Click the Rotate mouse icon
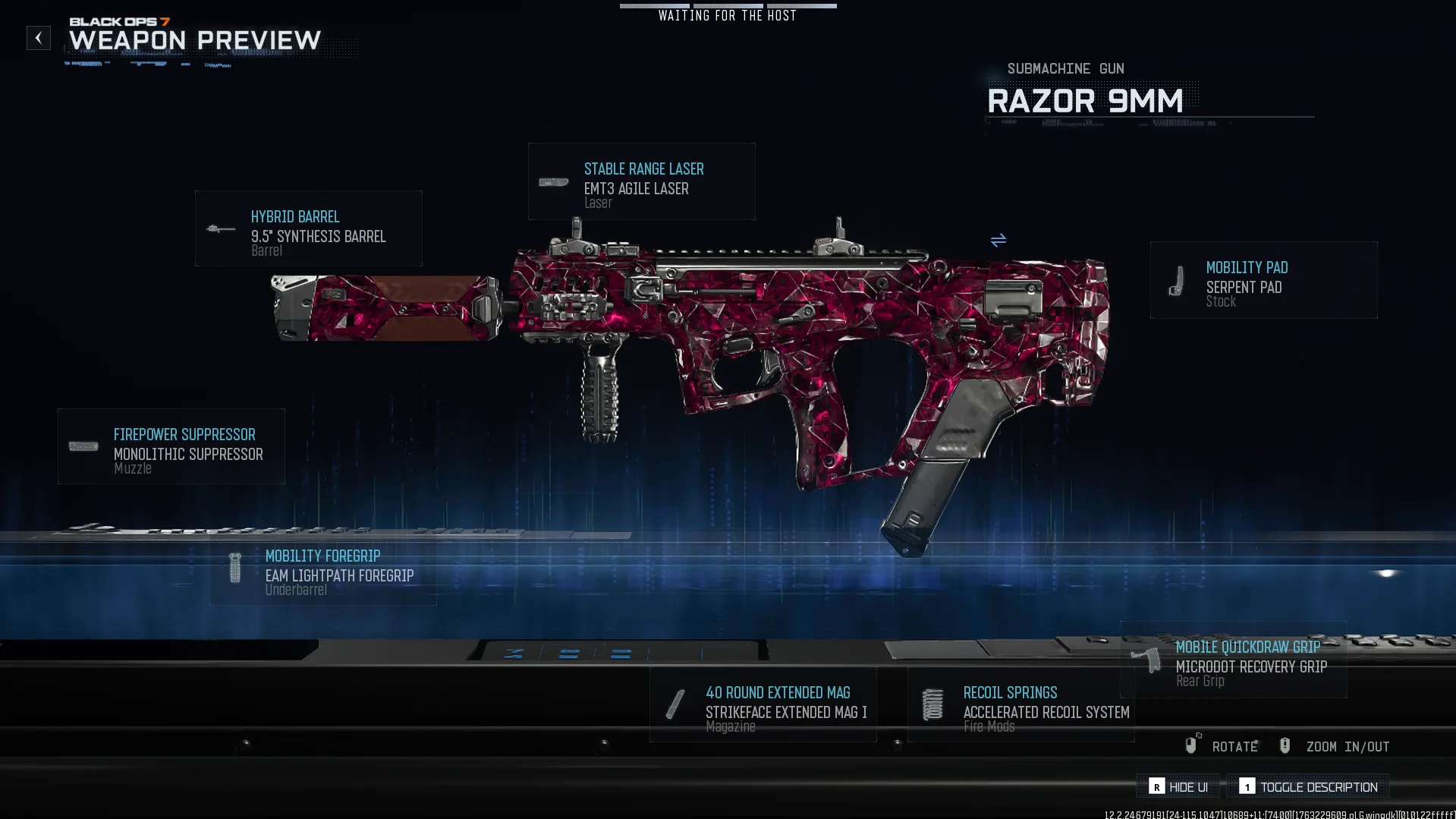Image resolution: width=1456 pixels, height=819 pixels. (x=1191, y=745)
